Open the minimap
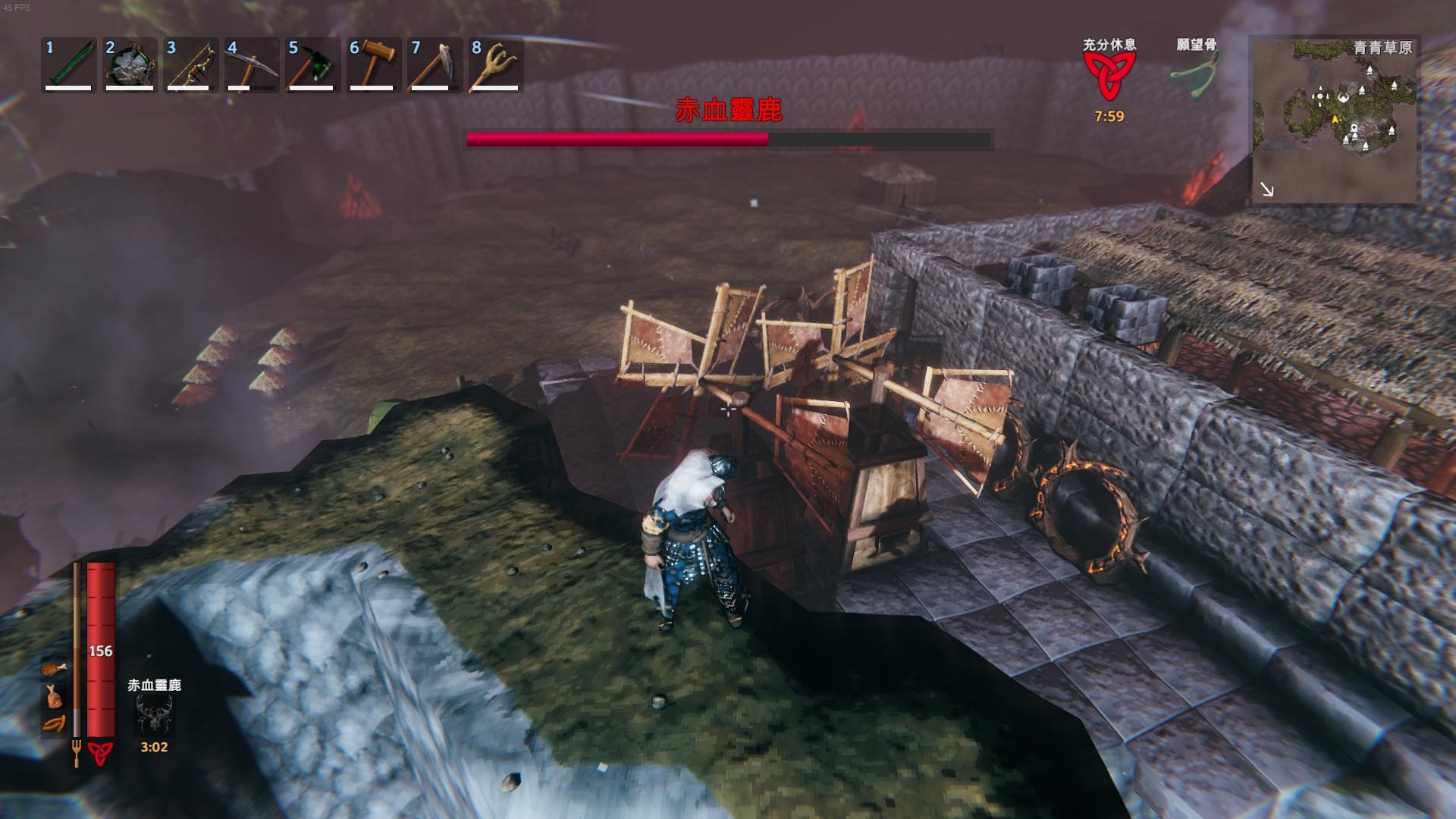Screen dimensions: 1456x819 click(x=1333, y=120)
